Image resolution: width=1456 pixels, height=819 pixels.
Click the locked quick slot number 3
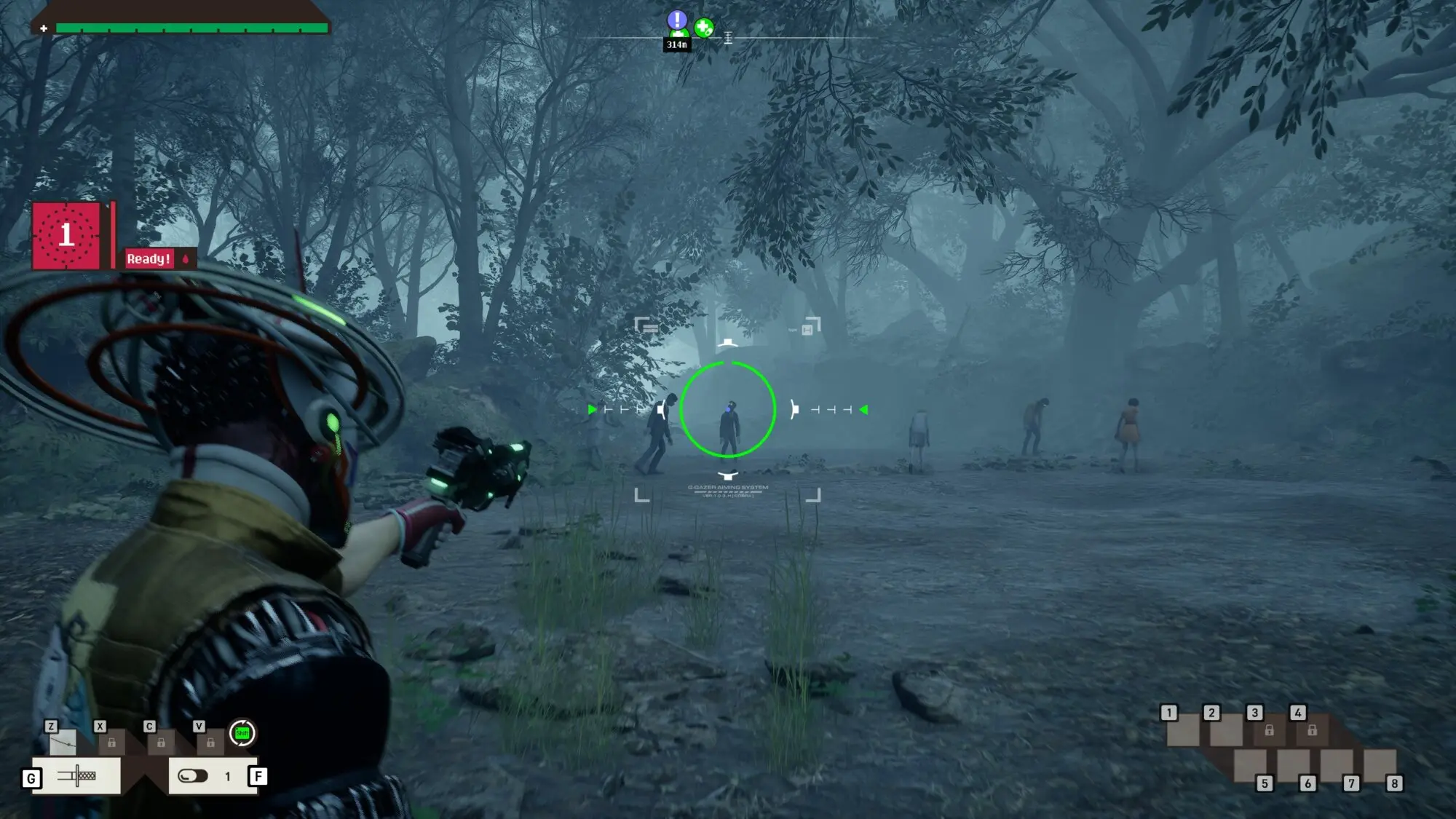pos(1269,729)
